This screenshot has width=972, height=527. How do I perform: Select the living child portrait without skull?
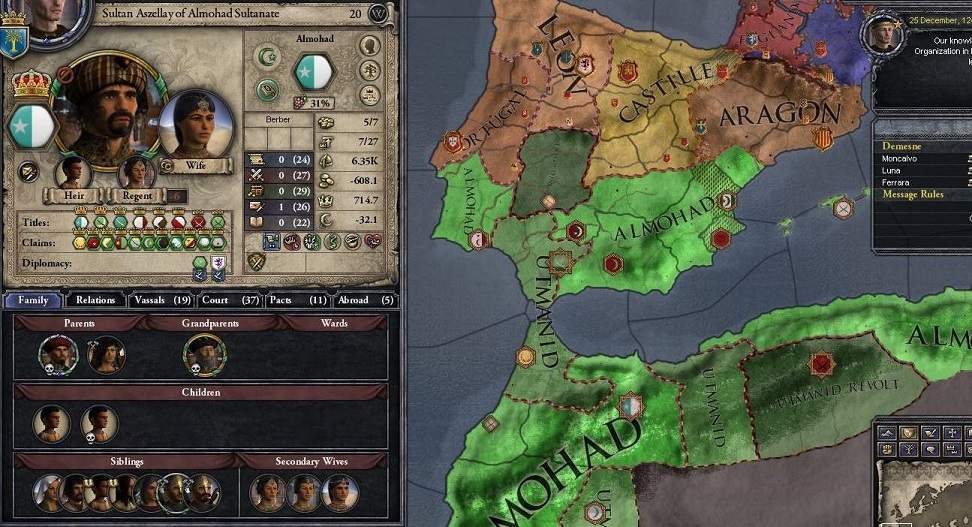click(x=52, y=423)
